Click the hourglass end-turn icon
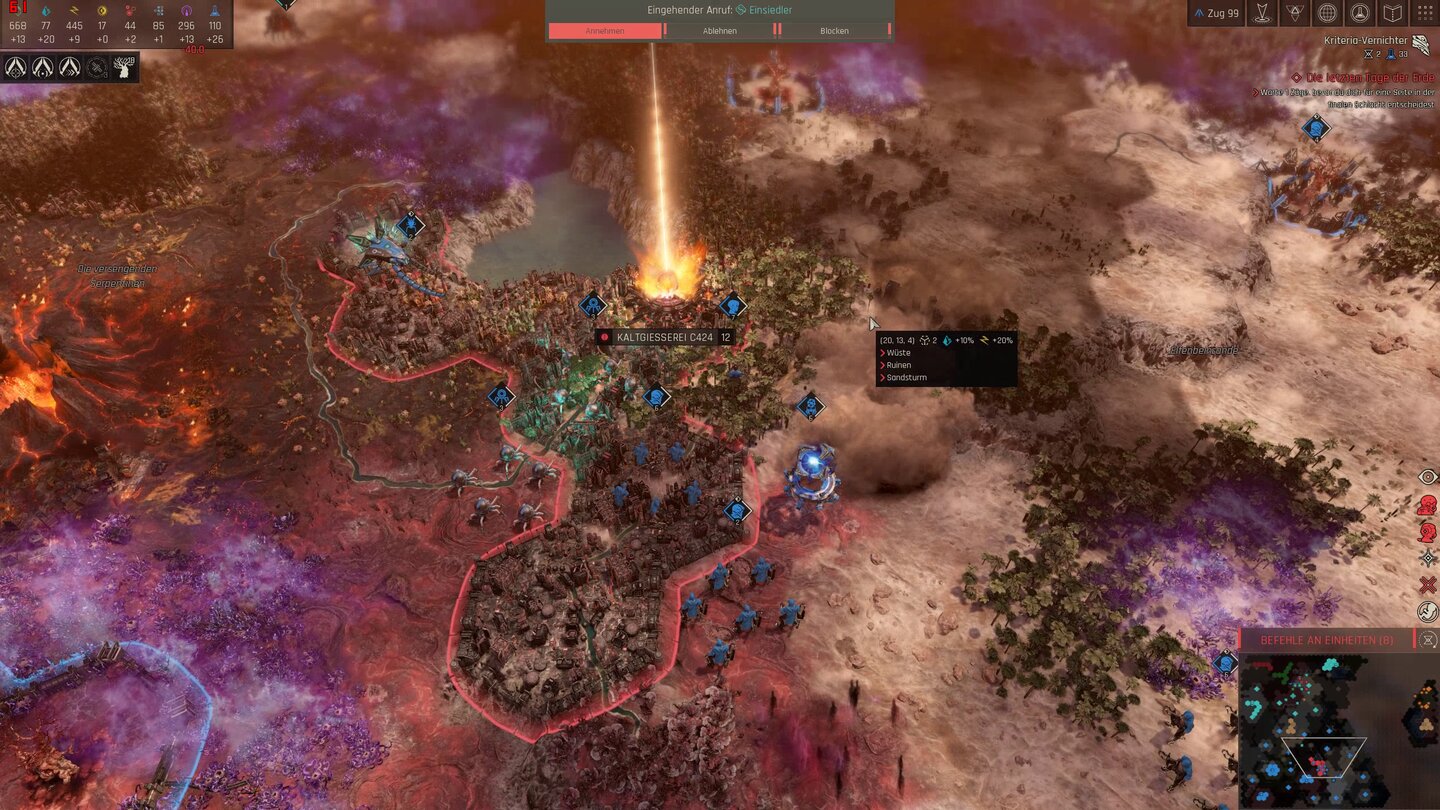1440x810 pixels. tap(1428, 640)
